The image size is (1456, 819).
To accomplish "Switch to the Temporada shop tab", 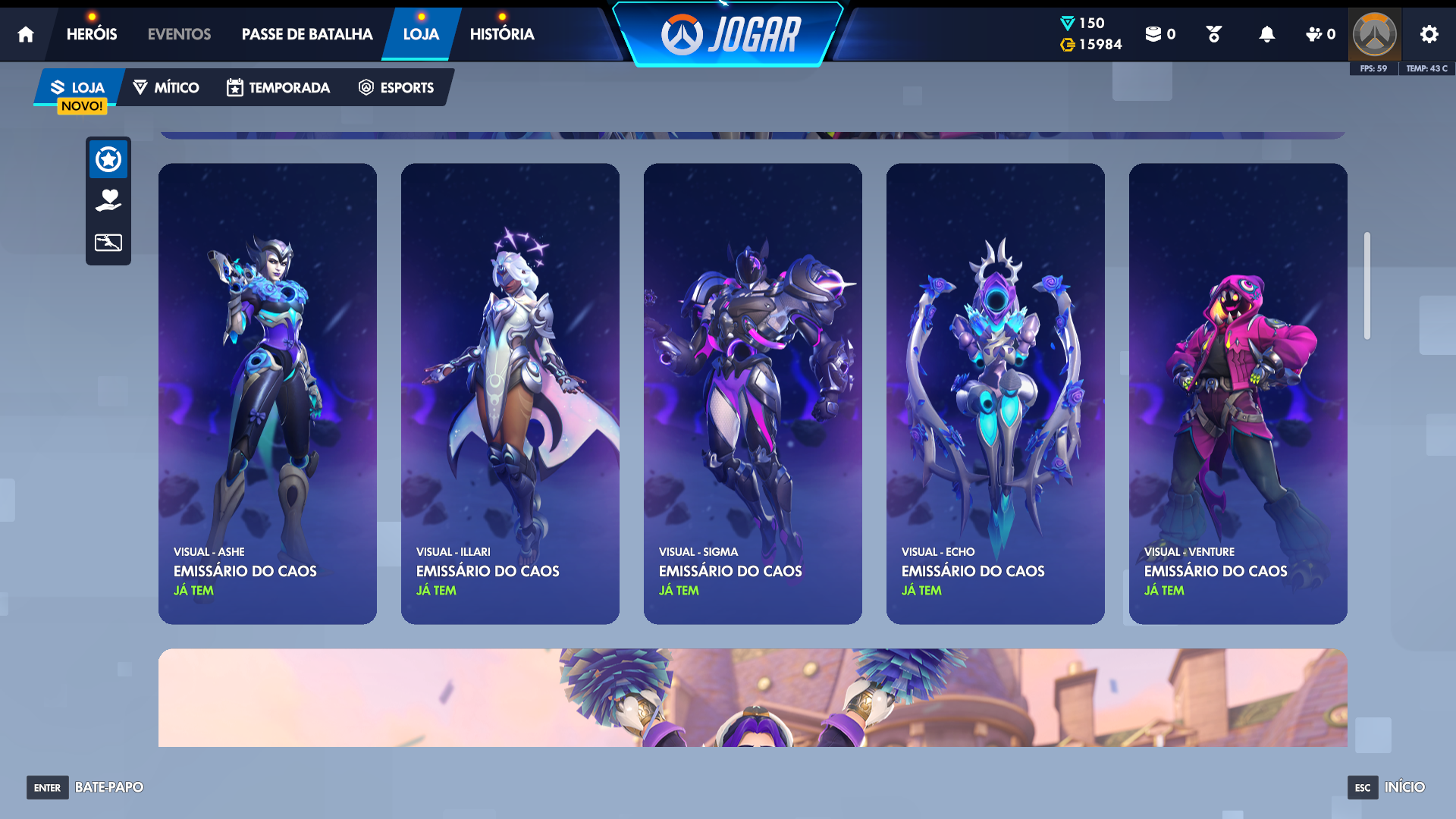I will (x=278, y=87).
